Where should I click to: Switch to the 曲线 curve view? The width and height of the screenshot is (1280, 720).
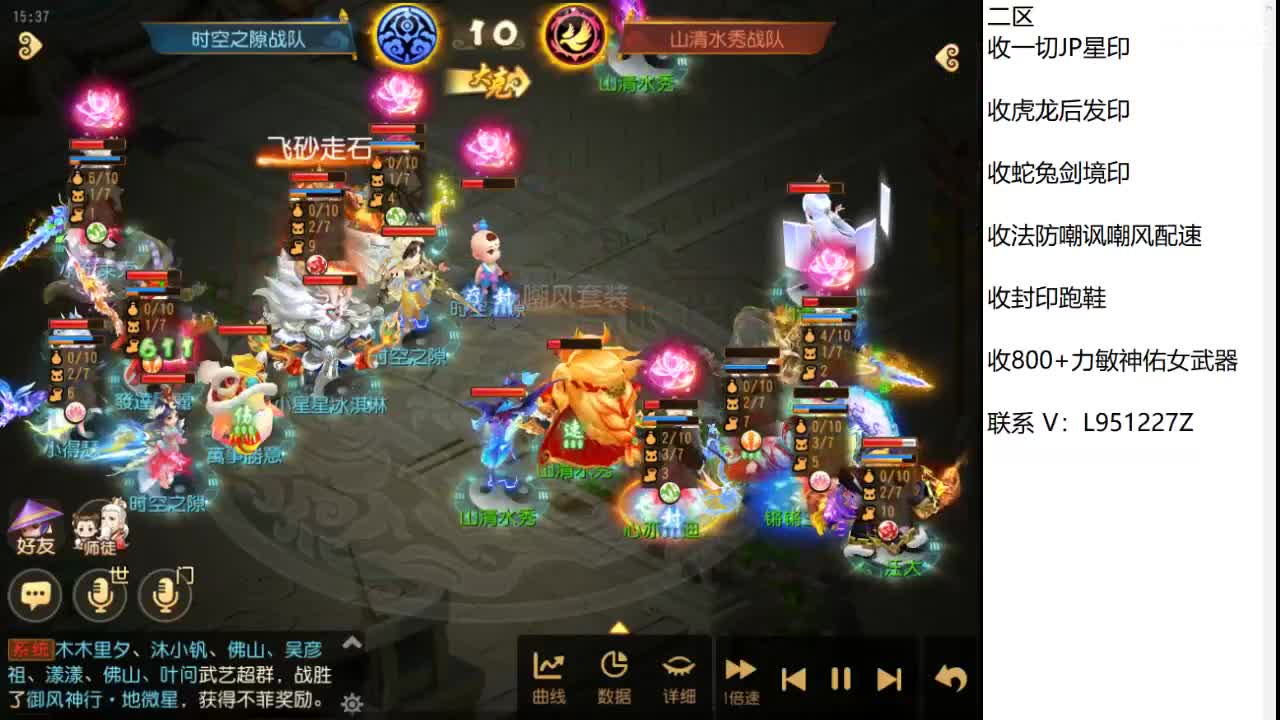[x=548, y=674]
